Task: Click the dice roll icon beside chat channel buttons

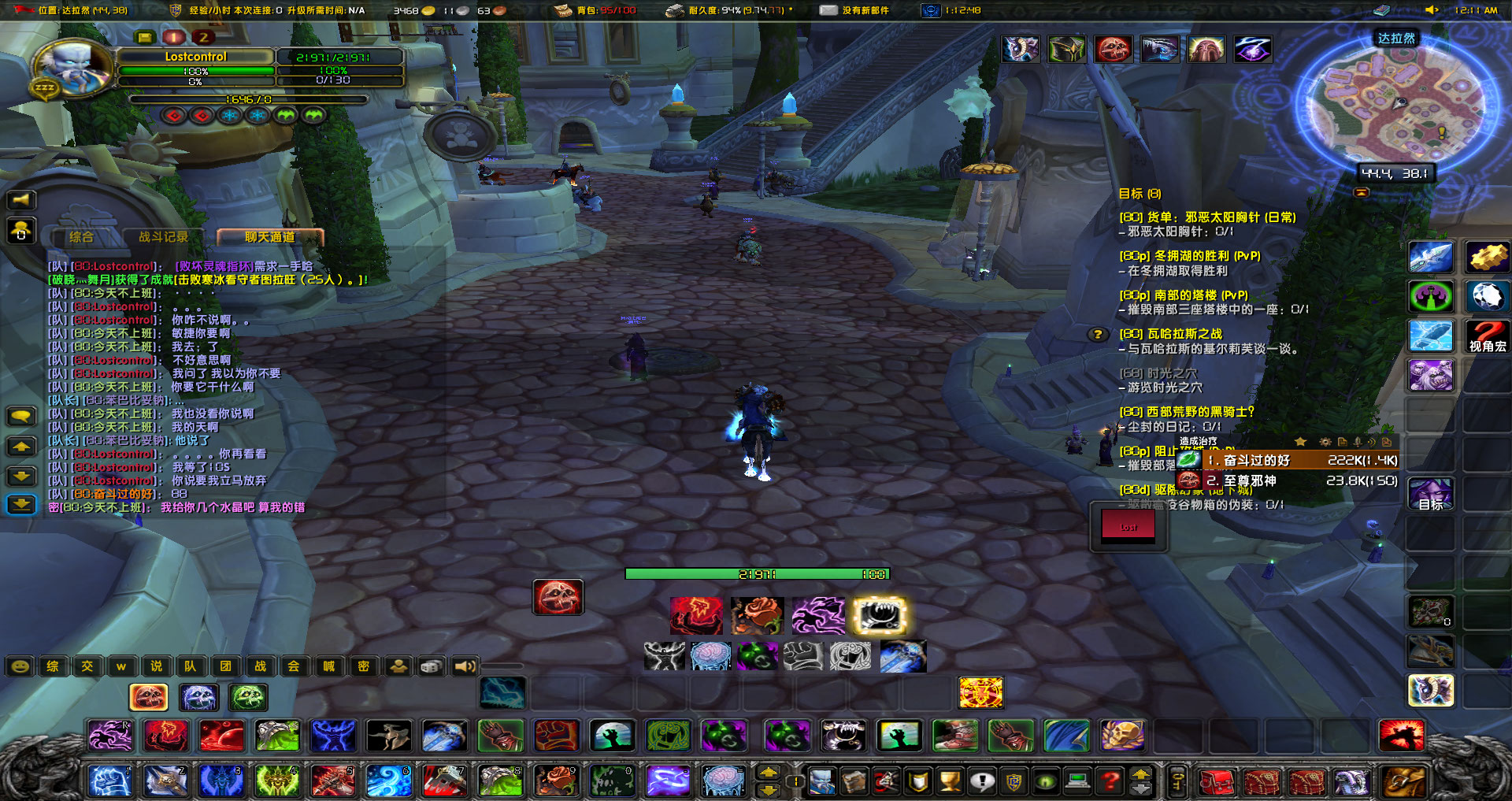Action: click(x=431, y=666)
